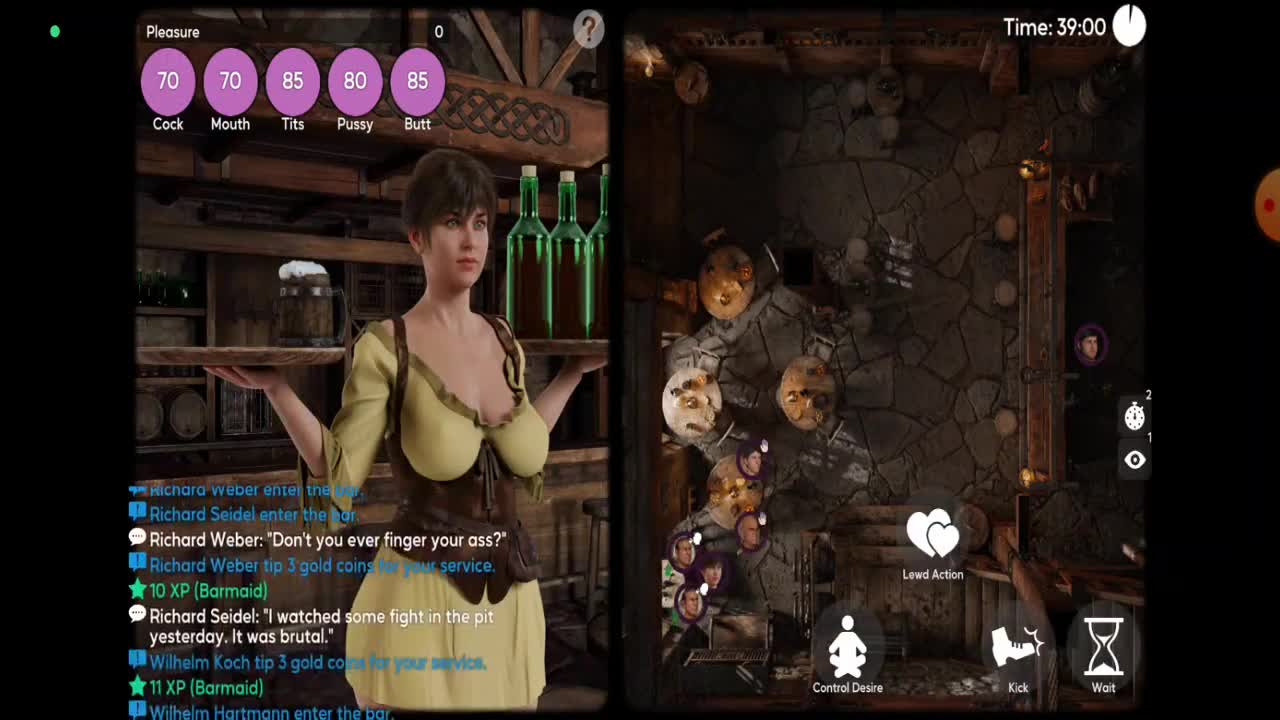Open the question mark help button
The width and height of the screenshot is (1280, 720).
click(588, 30)
